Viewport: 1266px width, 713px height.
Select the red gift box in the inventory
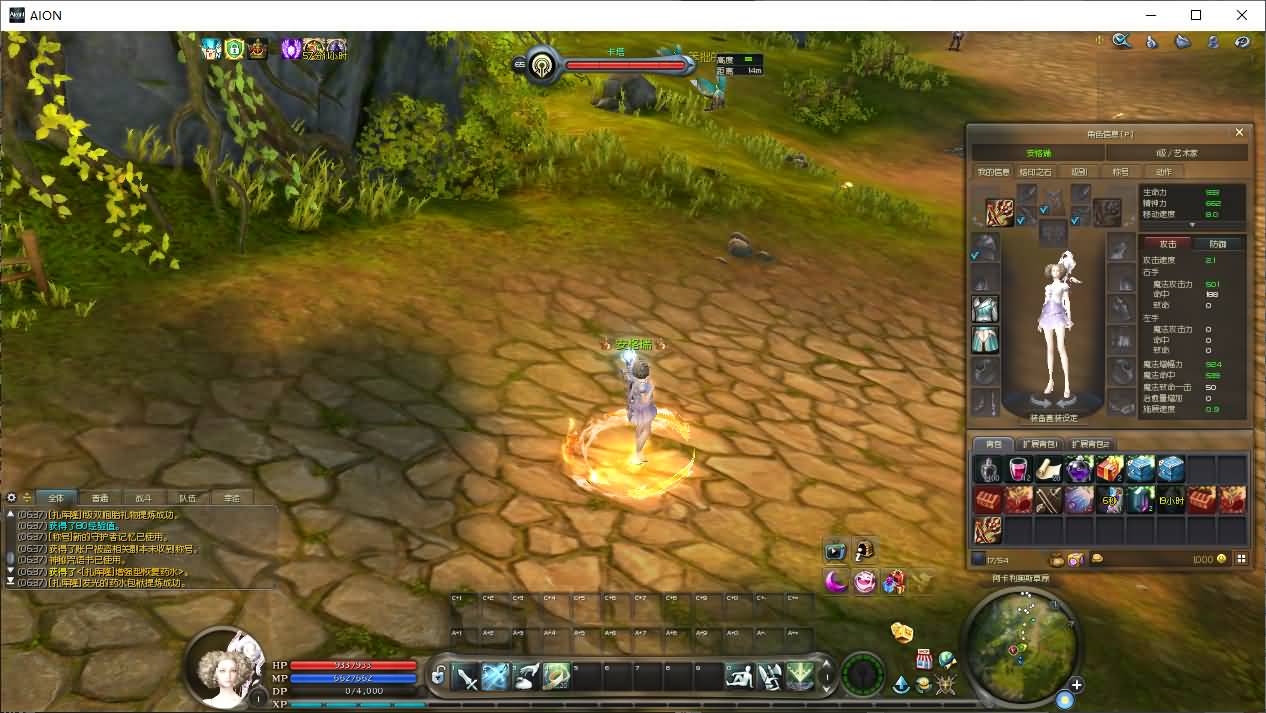1109,468
